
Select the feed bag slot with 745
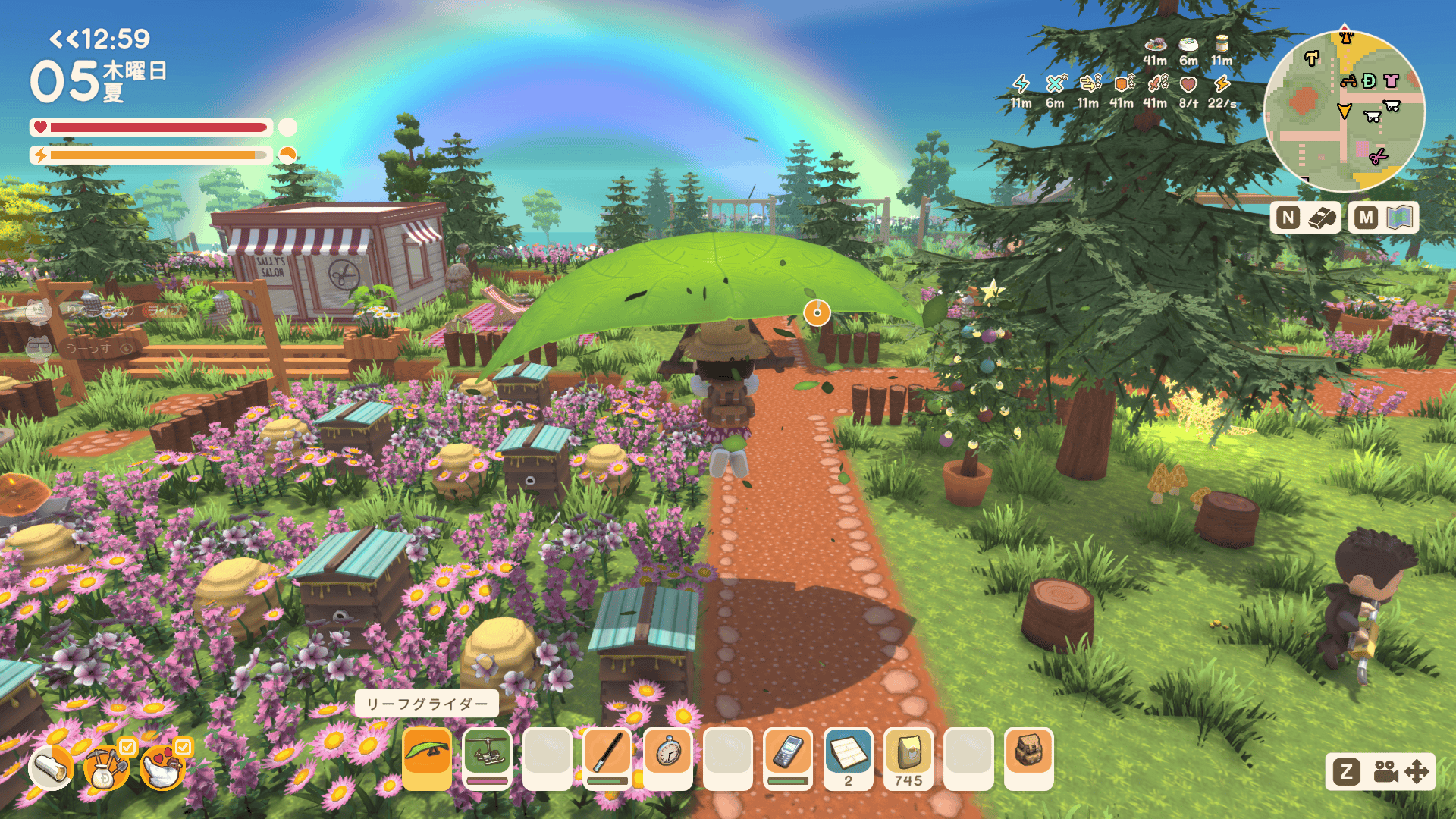tap(908, 758)
